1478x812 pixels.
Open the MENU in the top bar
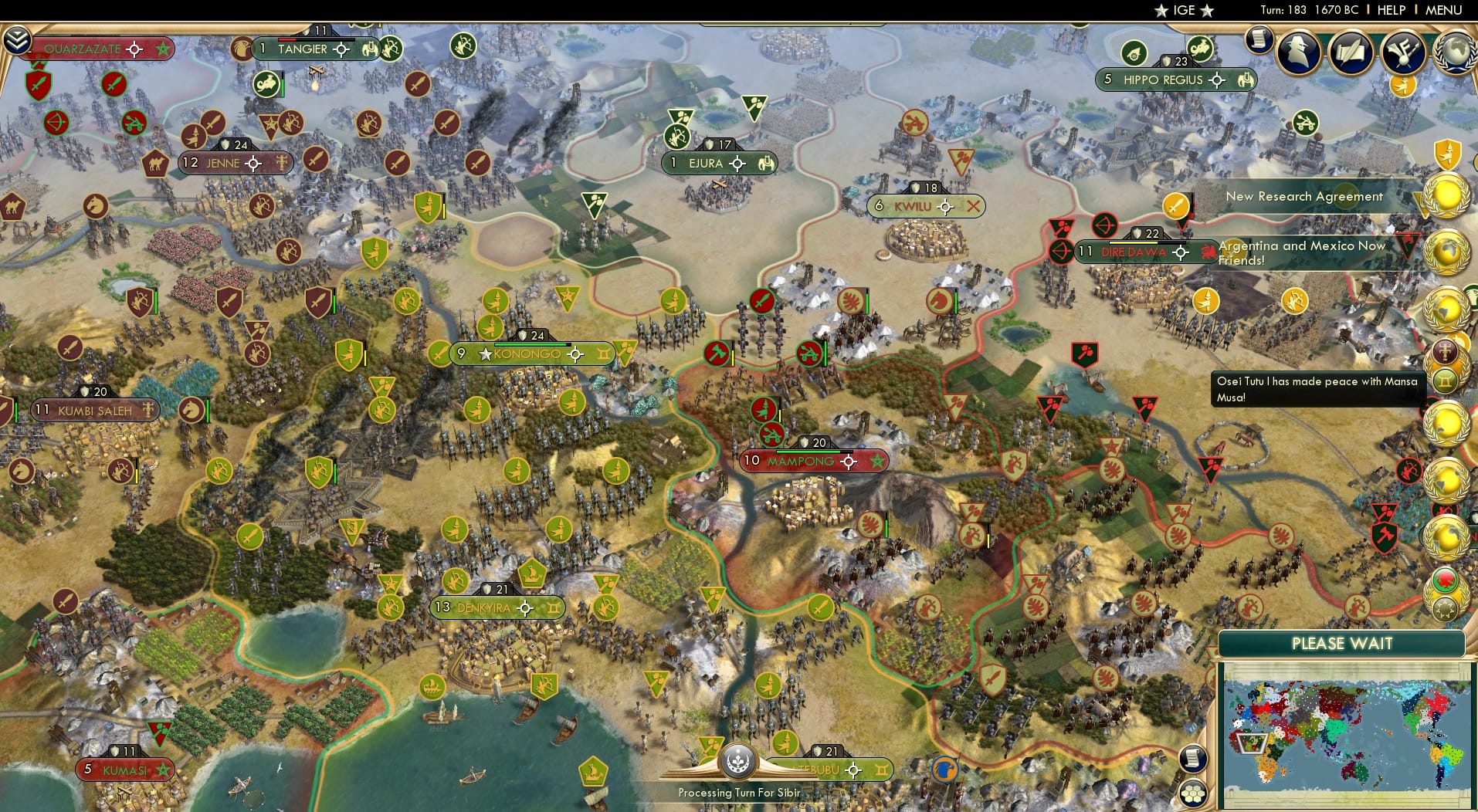point(1443,10)
